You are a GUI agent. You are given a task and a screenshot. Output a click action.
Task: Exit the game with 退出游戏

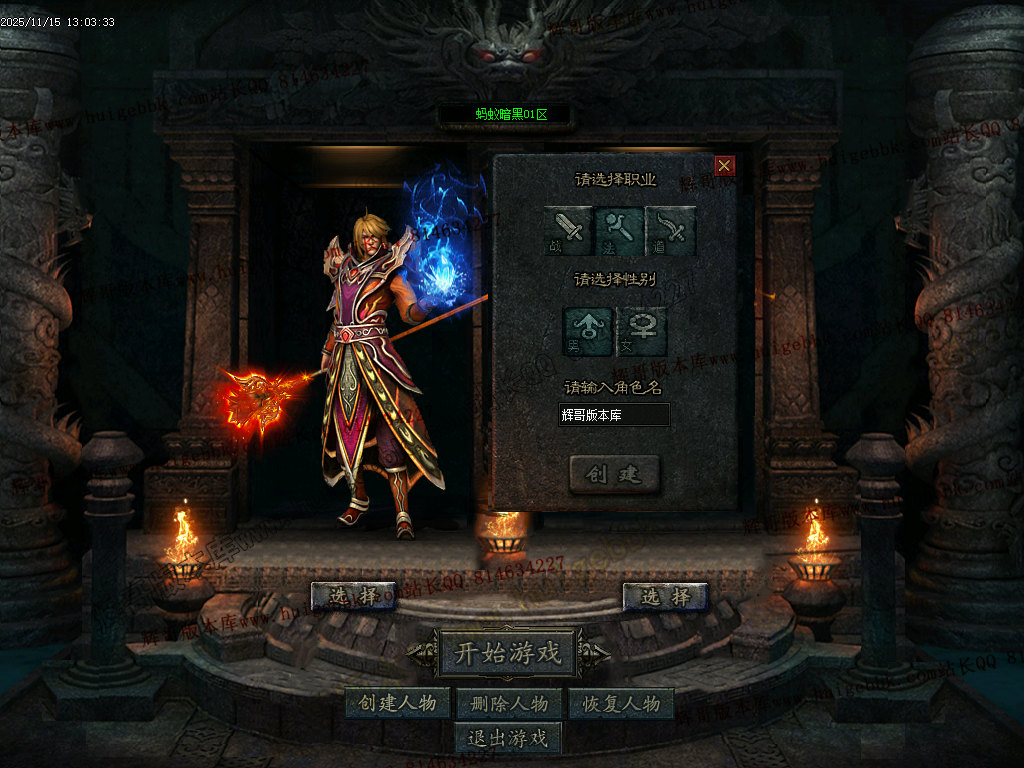coord(508,738)
